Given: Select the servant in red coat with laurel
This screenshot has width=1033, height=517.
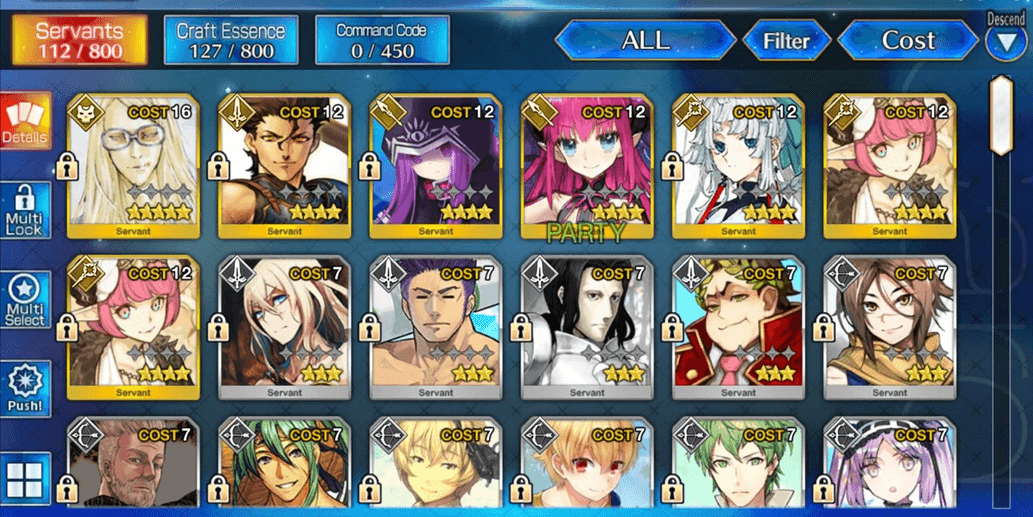Looking at the screenshot, I should tap(739, 328).
